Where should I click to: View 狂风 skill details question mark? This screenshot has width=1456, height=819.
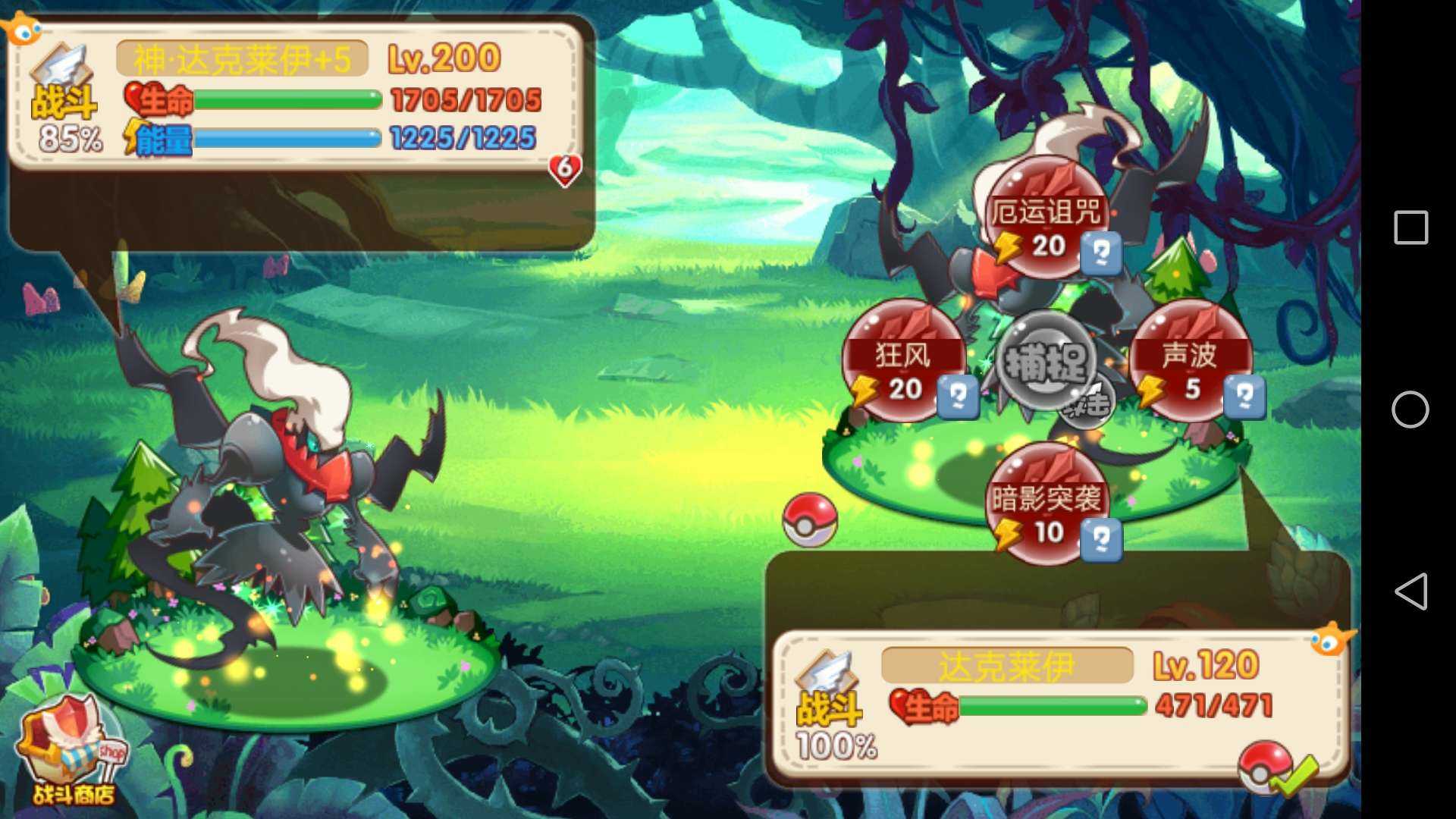(x=958, y=397)
